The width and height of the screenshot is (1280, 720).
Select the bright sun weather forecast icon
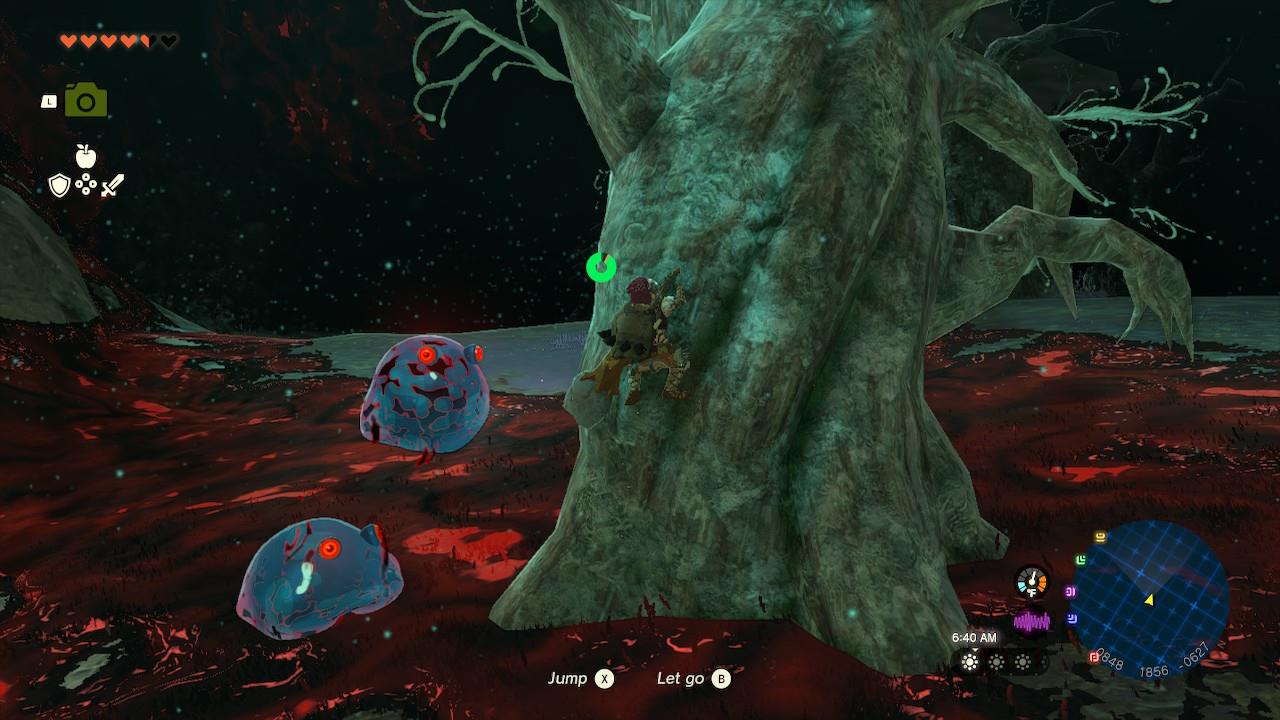pyautogui.click(x=969, y=662)
